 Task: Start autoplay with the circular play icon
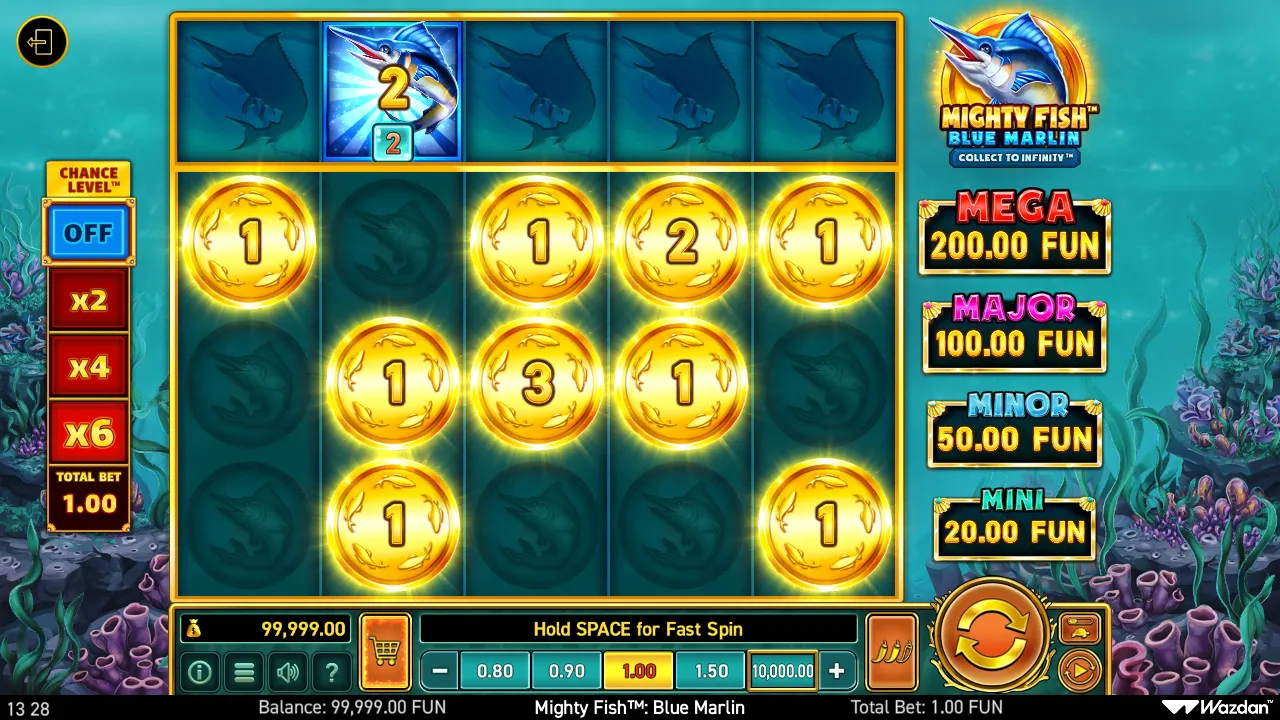point(1082,668)
